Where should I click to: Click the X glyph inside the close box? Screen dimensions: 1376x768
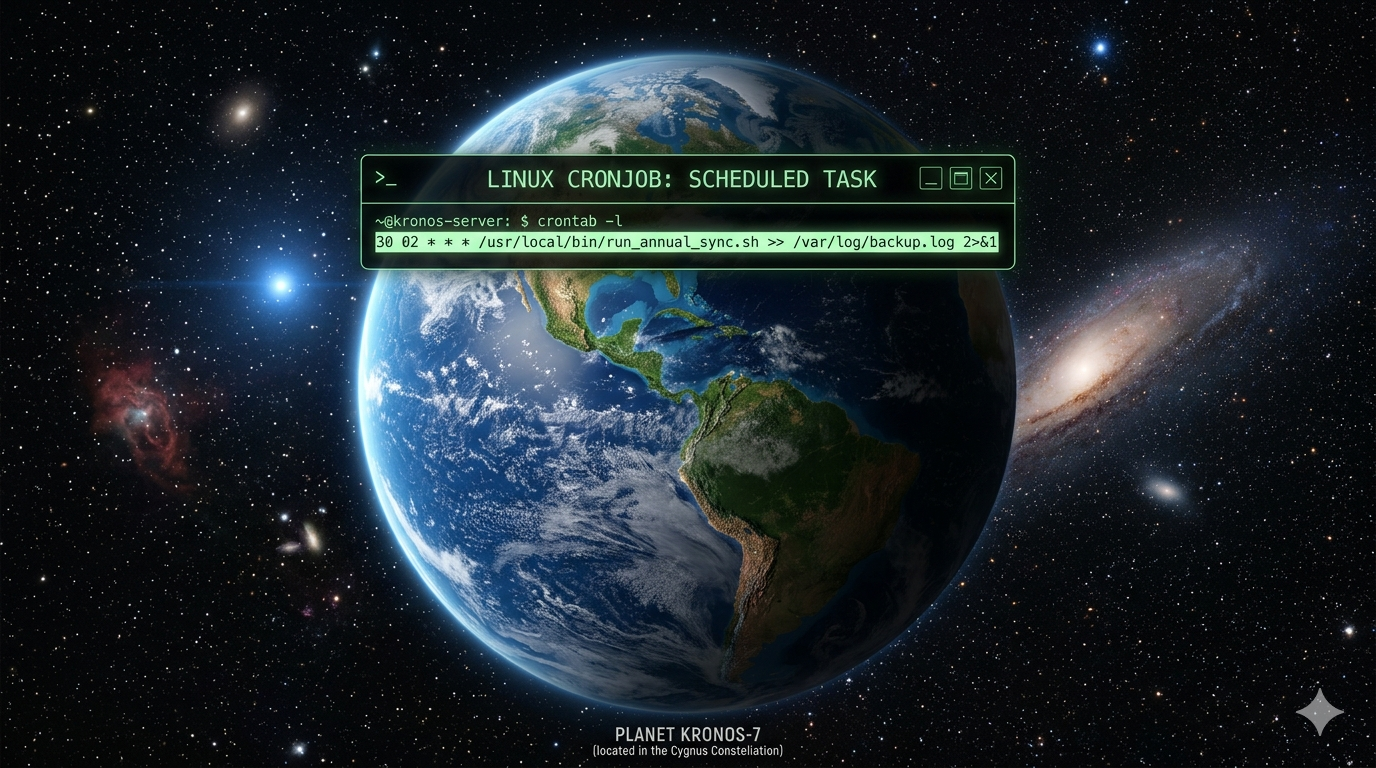point(990,177)
